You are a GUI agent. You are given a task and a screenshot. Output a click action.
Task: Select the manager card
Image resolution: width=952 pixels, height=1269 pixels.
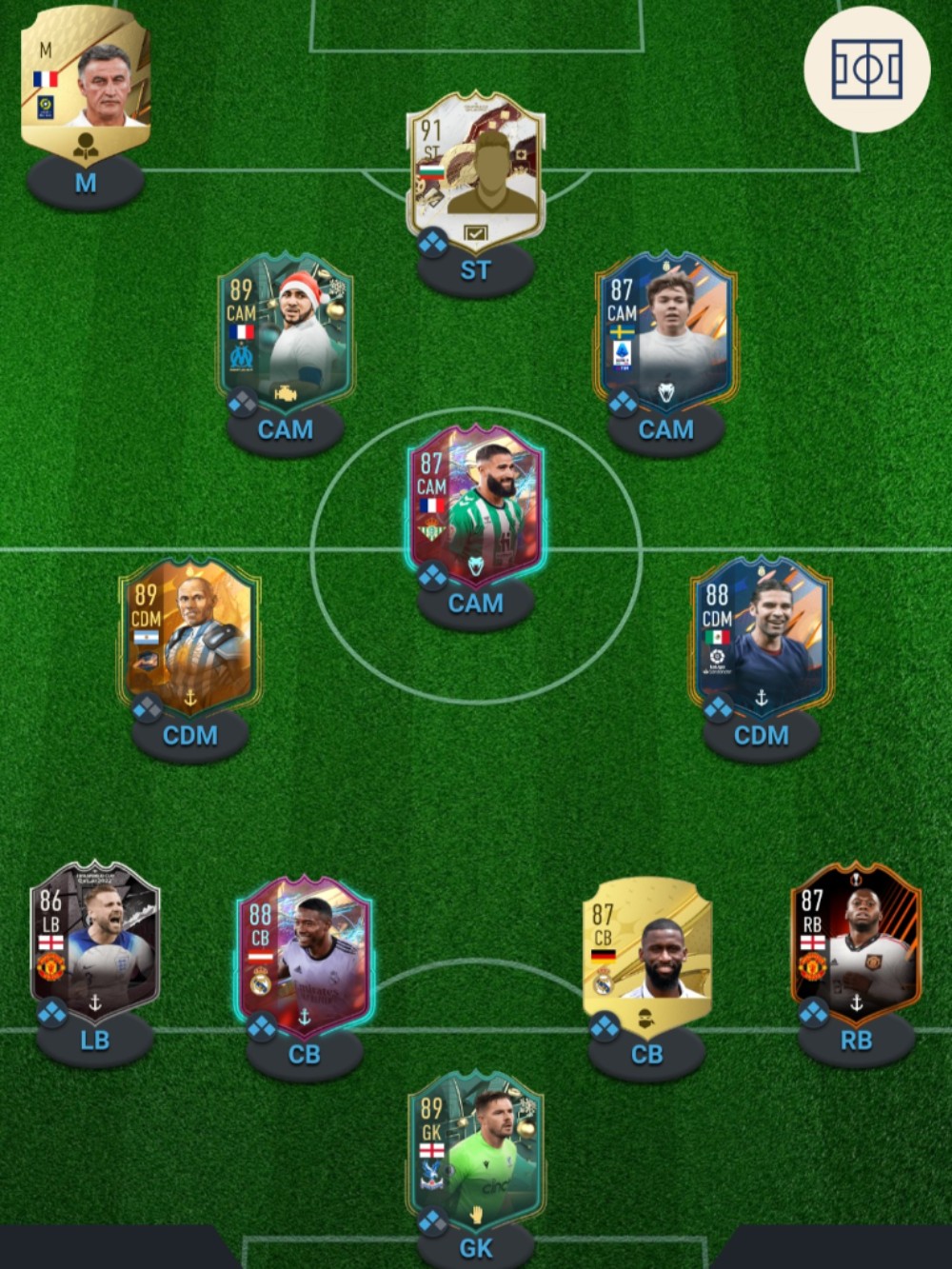tap(86, 86)
